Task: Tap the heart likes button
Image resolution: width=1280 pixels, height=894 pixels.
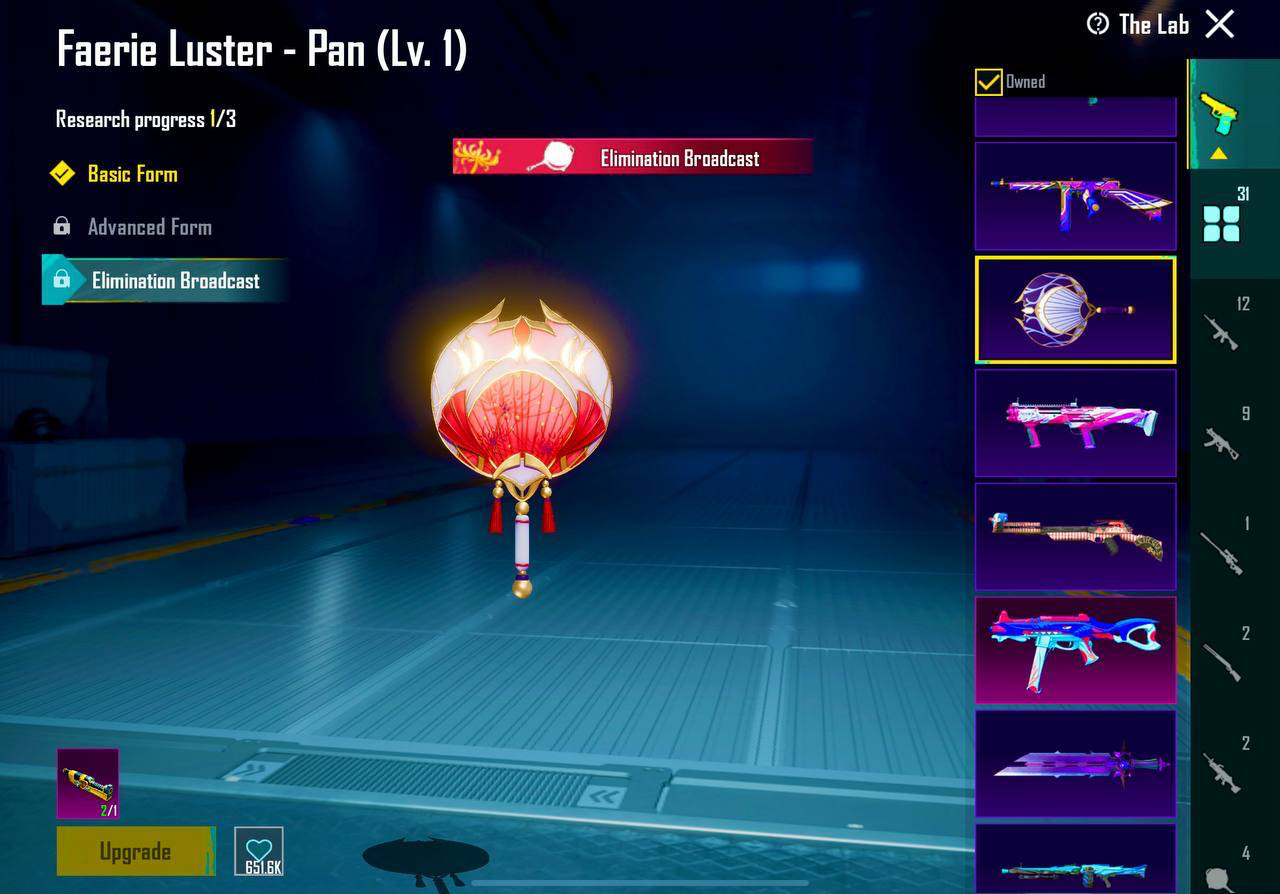Action: (x=259, y=851)
